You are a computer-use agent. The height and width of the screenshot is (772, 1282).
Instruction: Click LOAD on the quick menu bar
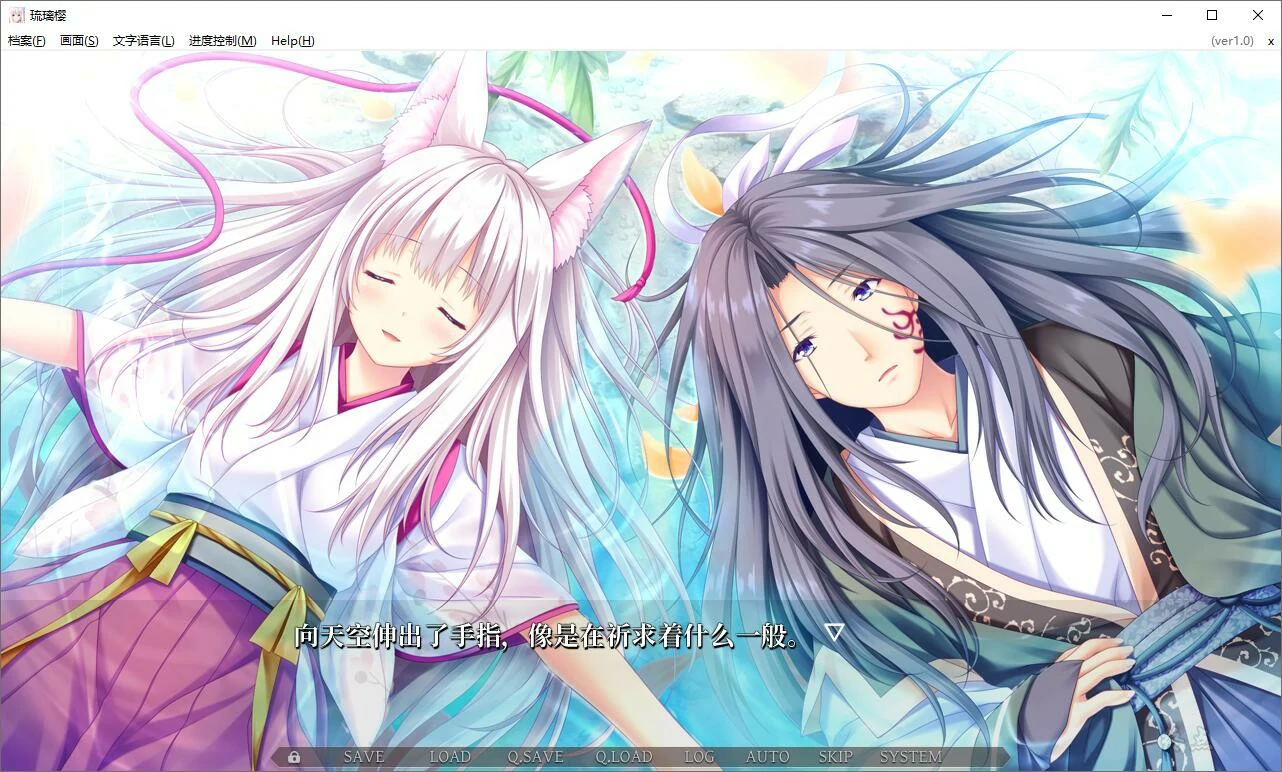tap(450, 757)
